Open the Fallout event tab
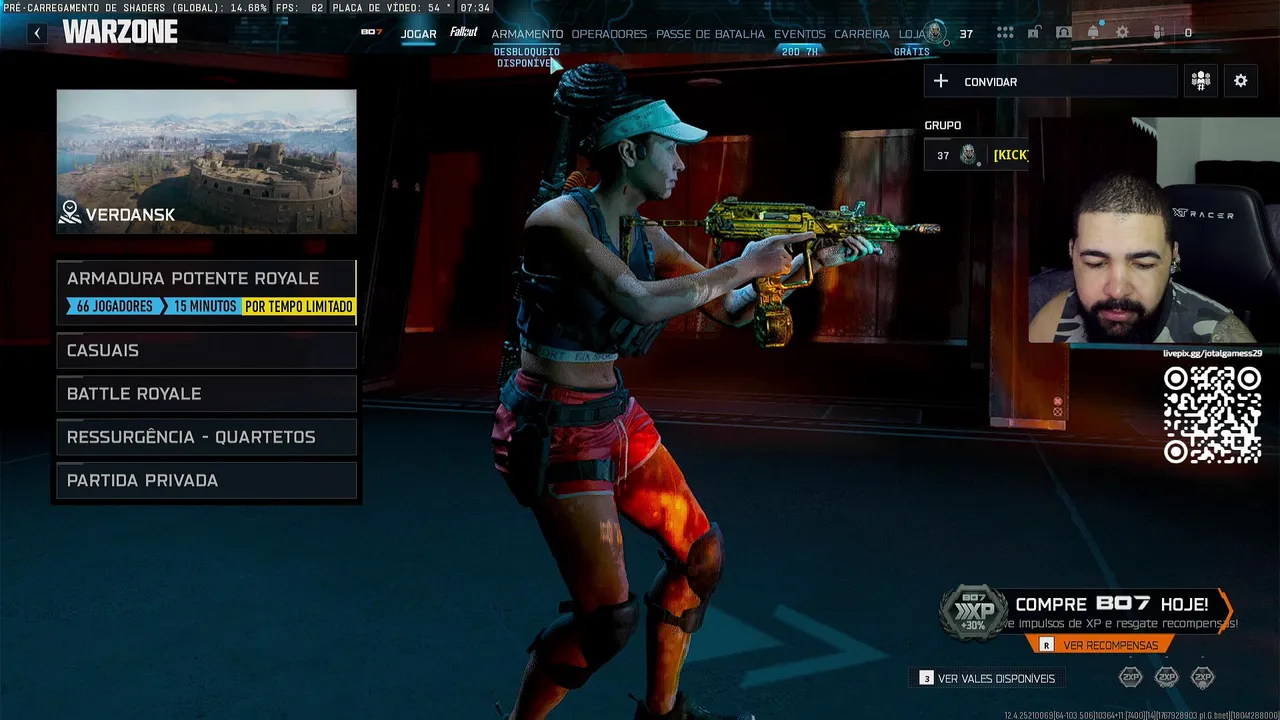 click(x=463, y=33)
